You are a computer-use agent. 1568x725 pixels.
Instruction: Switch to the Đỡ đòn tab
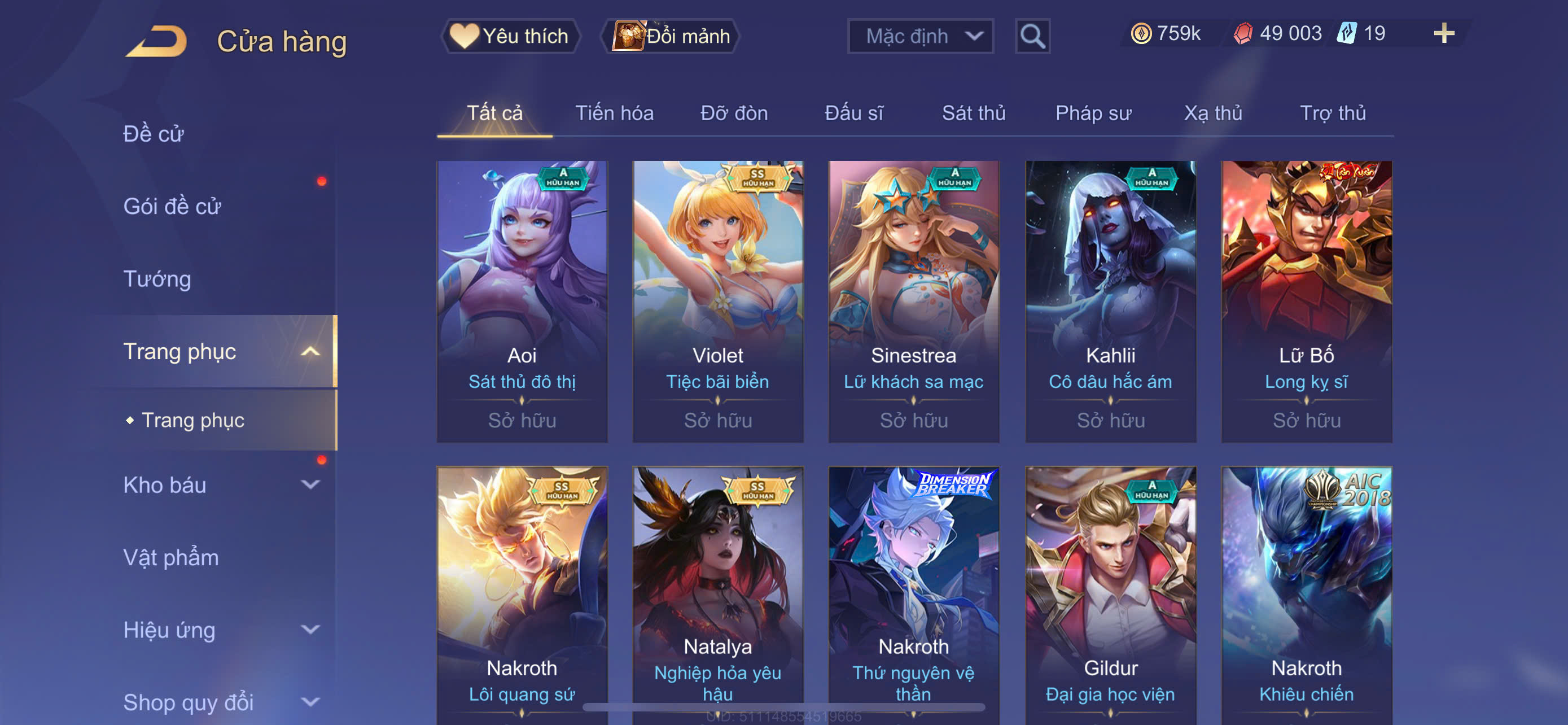click(x=733, y=113)
